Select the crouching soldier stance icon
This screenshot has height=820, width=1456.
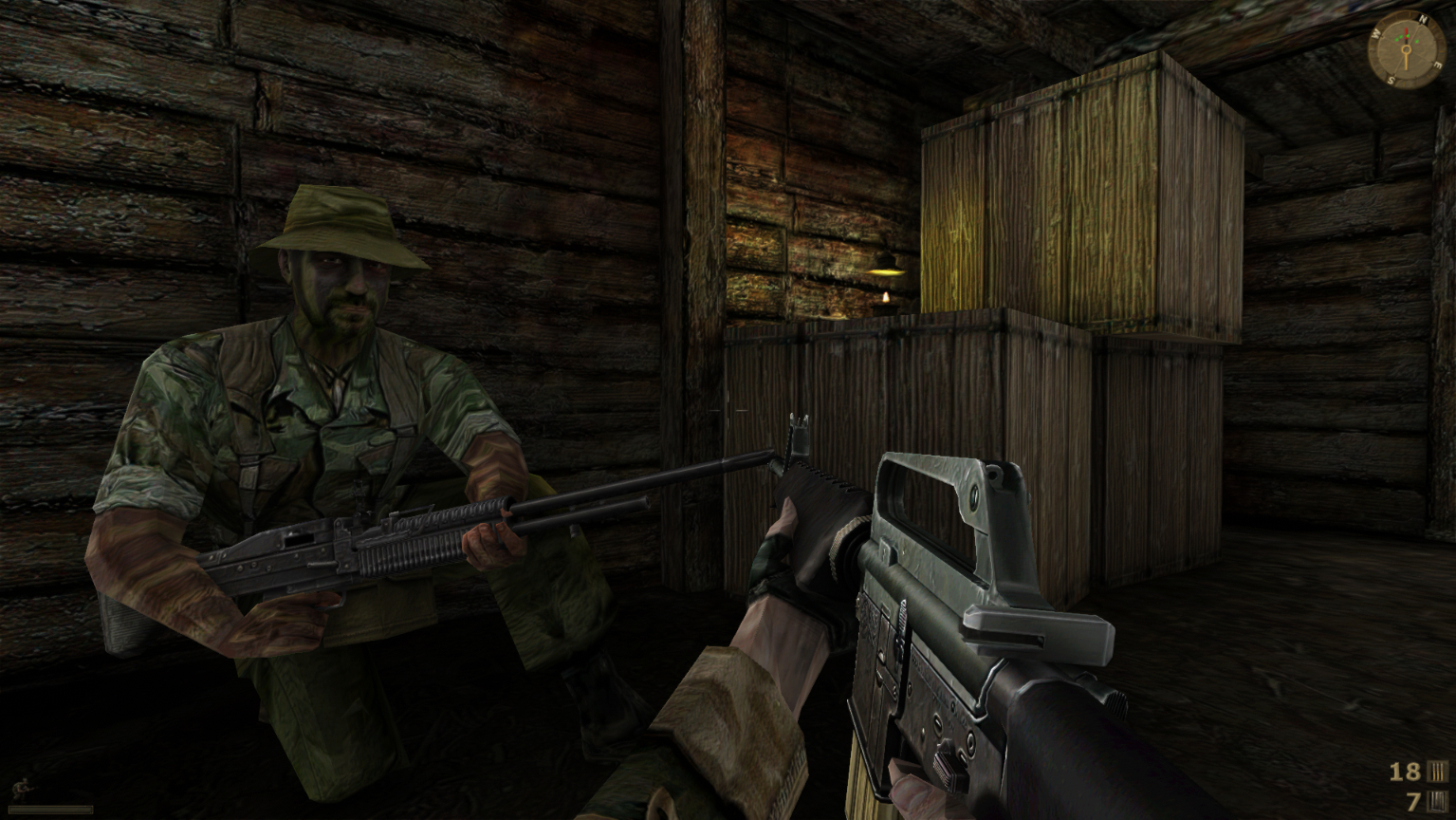[x=21, y=788]
